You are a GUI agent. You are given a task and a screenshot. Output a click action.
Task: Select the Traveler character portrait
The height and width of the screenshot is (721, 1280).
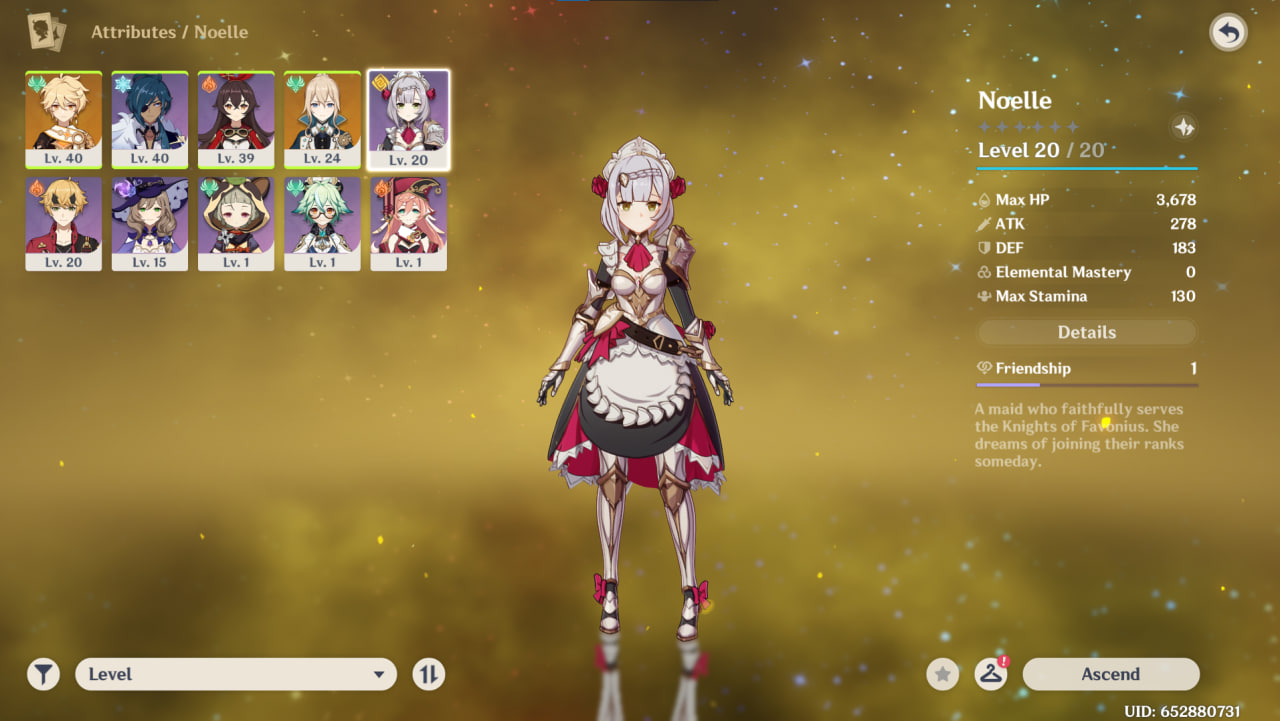click(x=64, y=119)
